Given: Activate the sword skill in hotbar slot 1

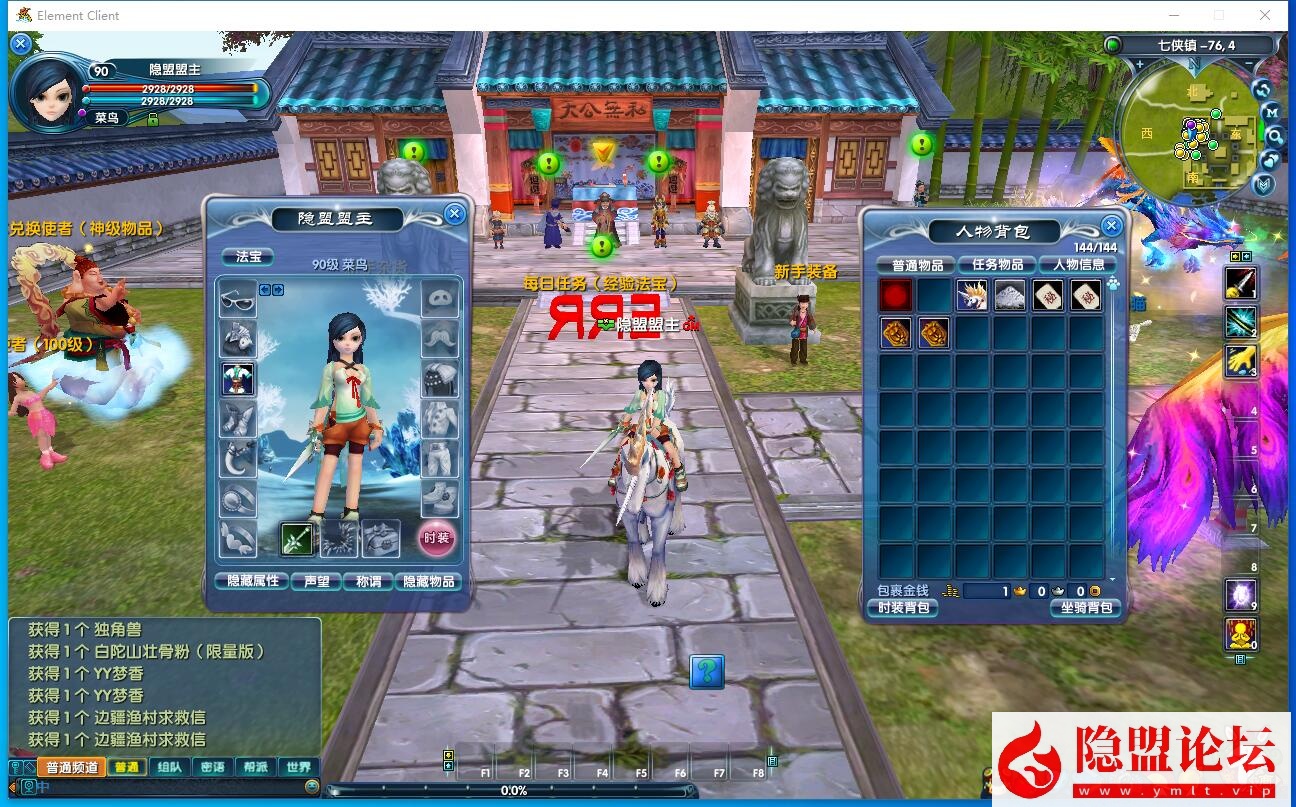Looking at the screenshot, I should point(1241,284).
